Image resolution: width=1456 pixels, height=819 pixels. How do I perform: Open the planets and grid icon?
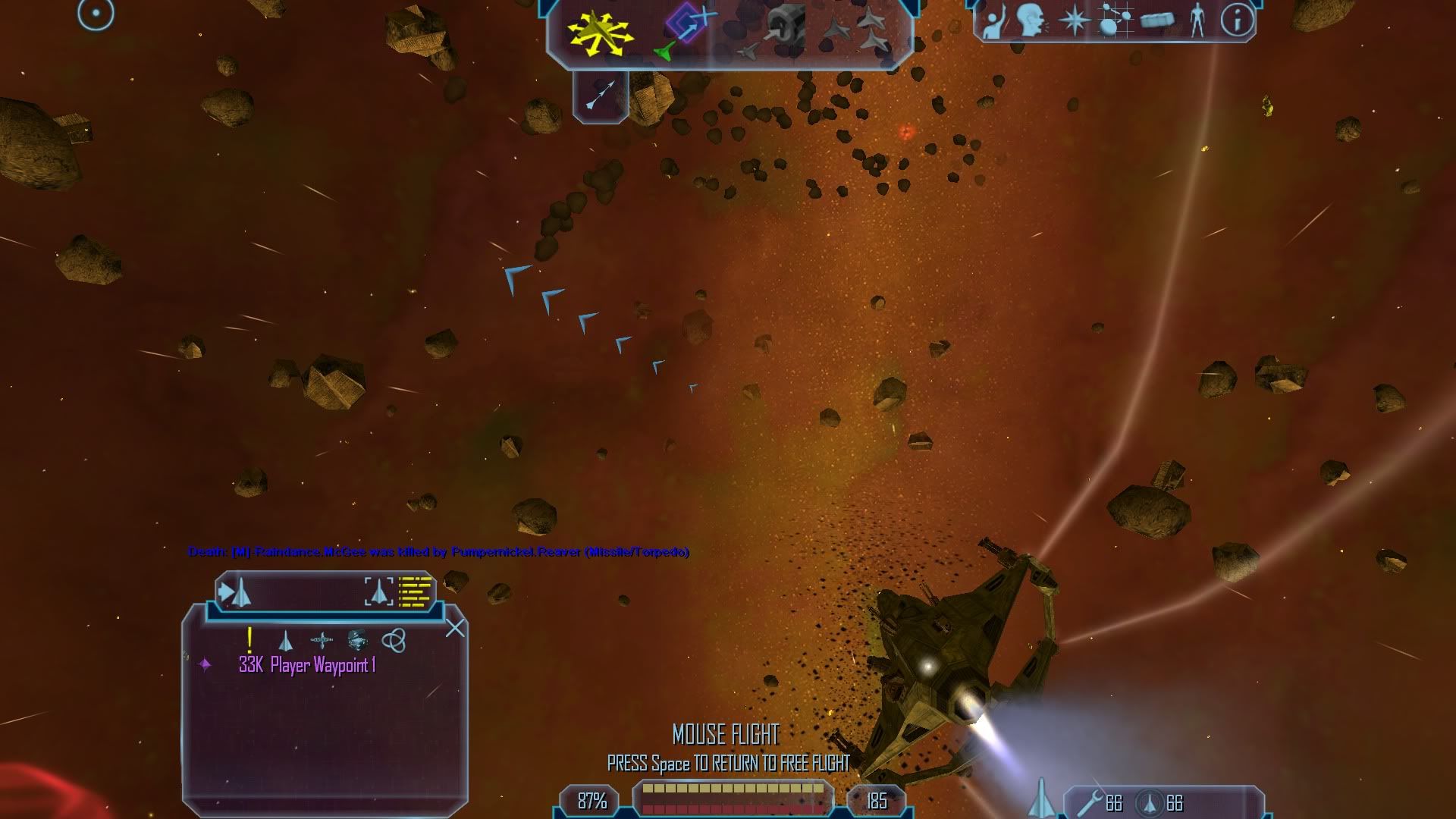[x=1115, y=20]
